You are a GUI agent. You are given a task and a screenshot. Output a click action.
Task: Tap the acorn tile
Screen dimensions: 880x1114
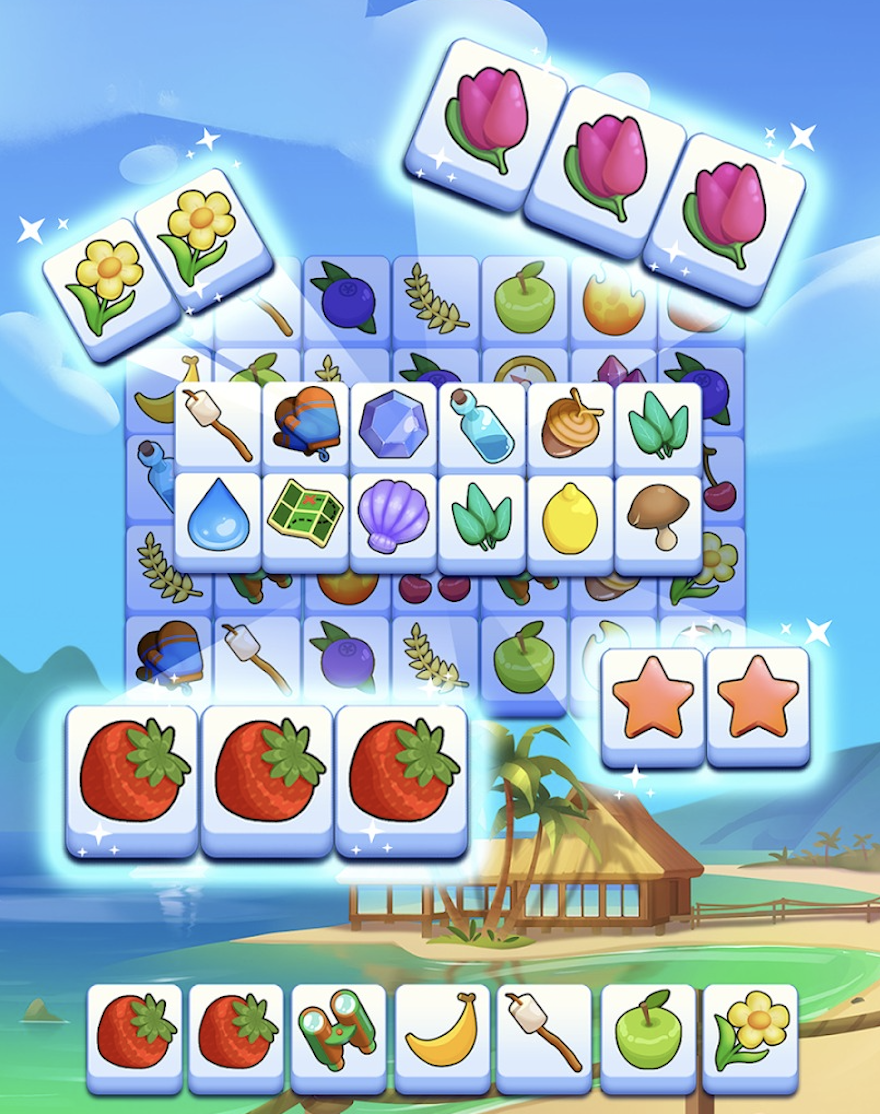click(569, 426)
